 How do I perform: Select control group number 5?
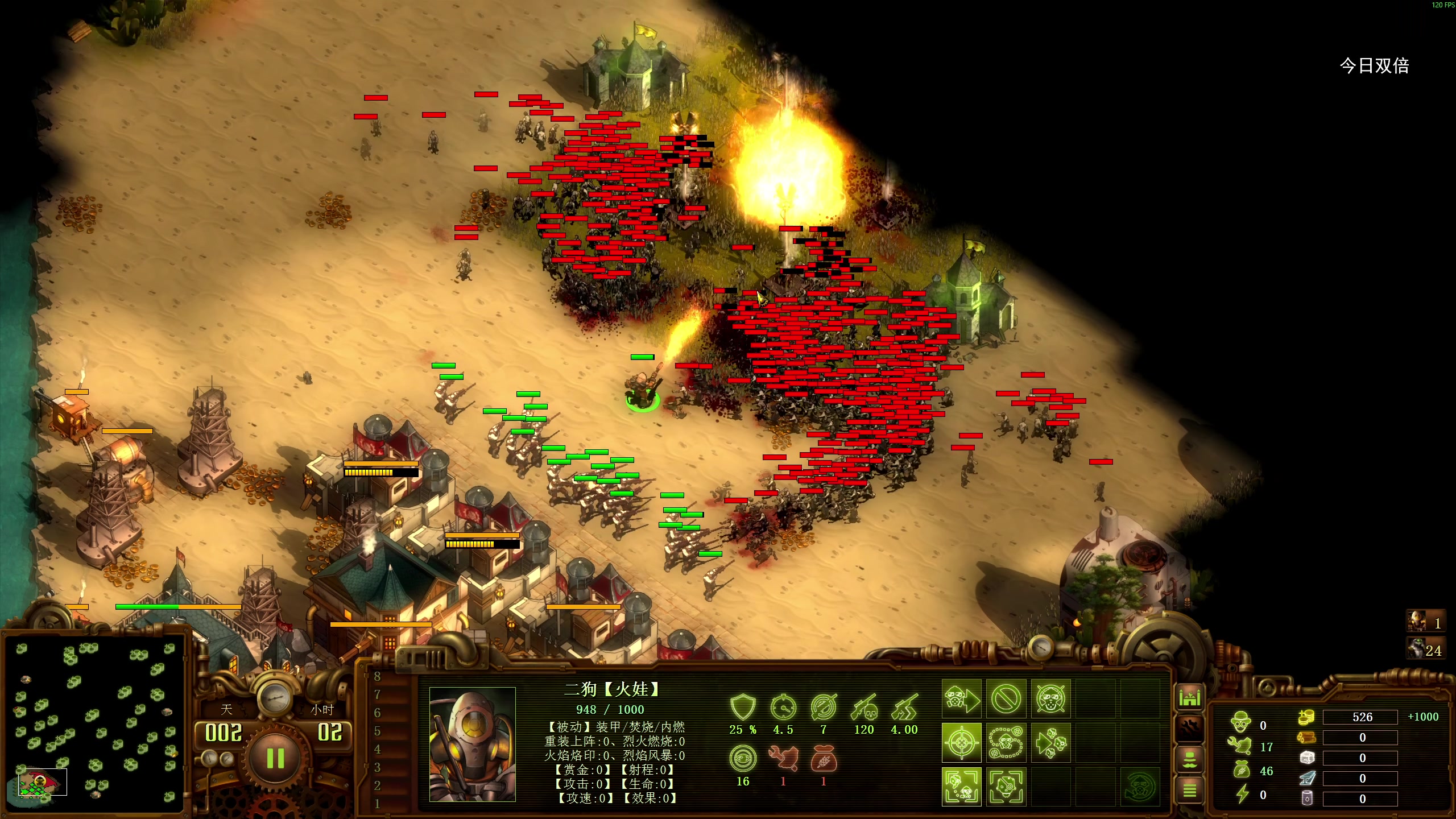point(377,731)
